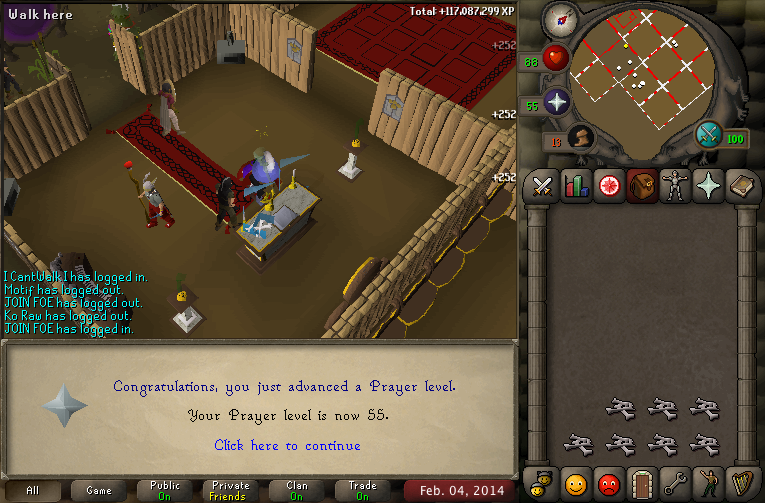Click here to continue the level-up dialogue
Screen dimensions: 765x503
tap(287, 445)
